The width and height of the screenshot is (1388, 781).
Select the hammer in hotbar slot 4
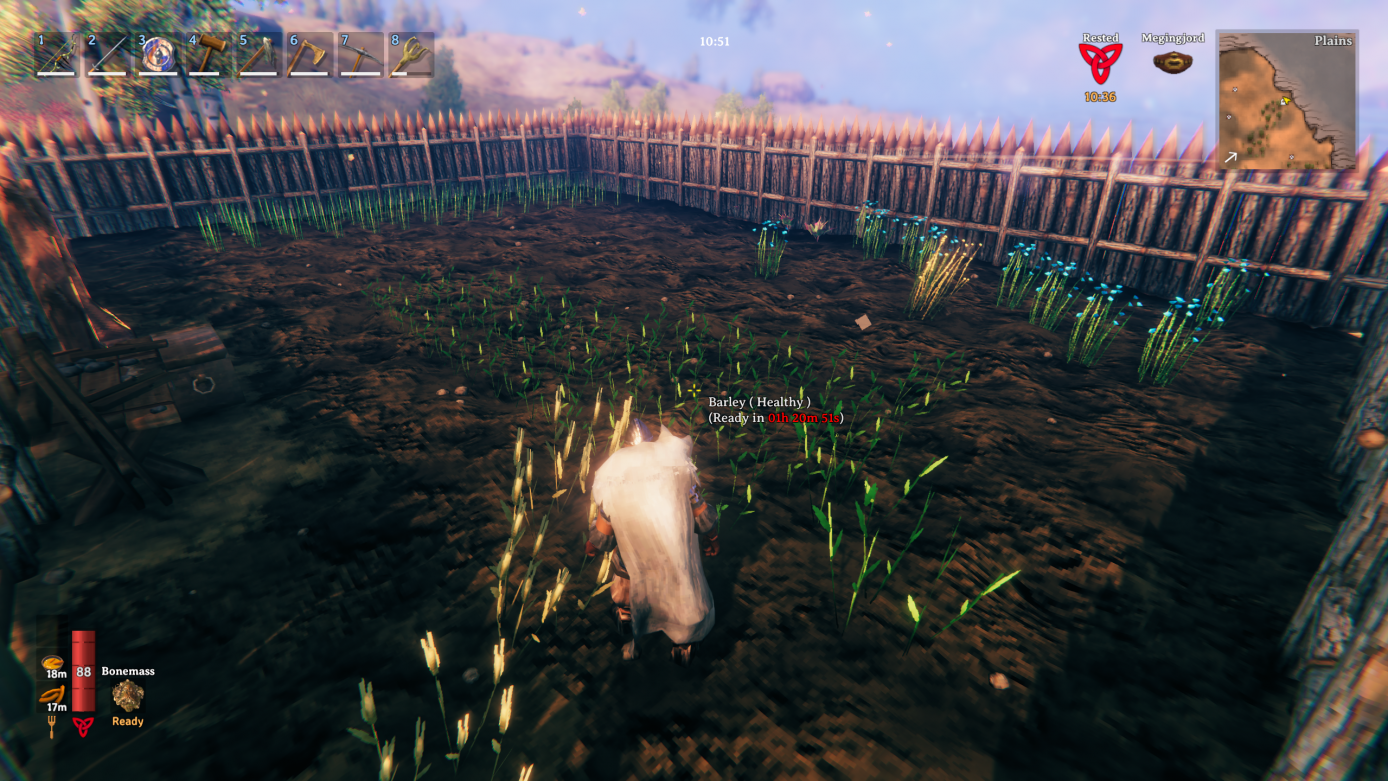(205, 55)
